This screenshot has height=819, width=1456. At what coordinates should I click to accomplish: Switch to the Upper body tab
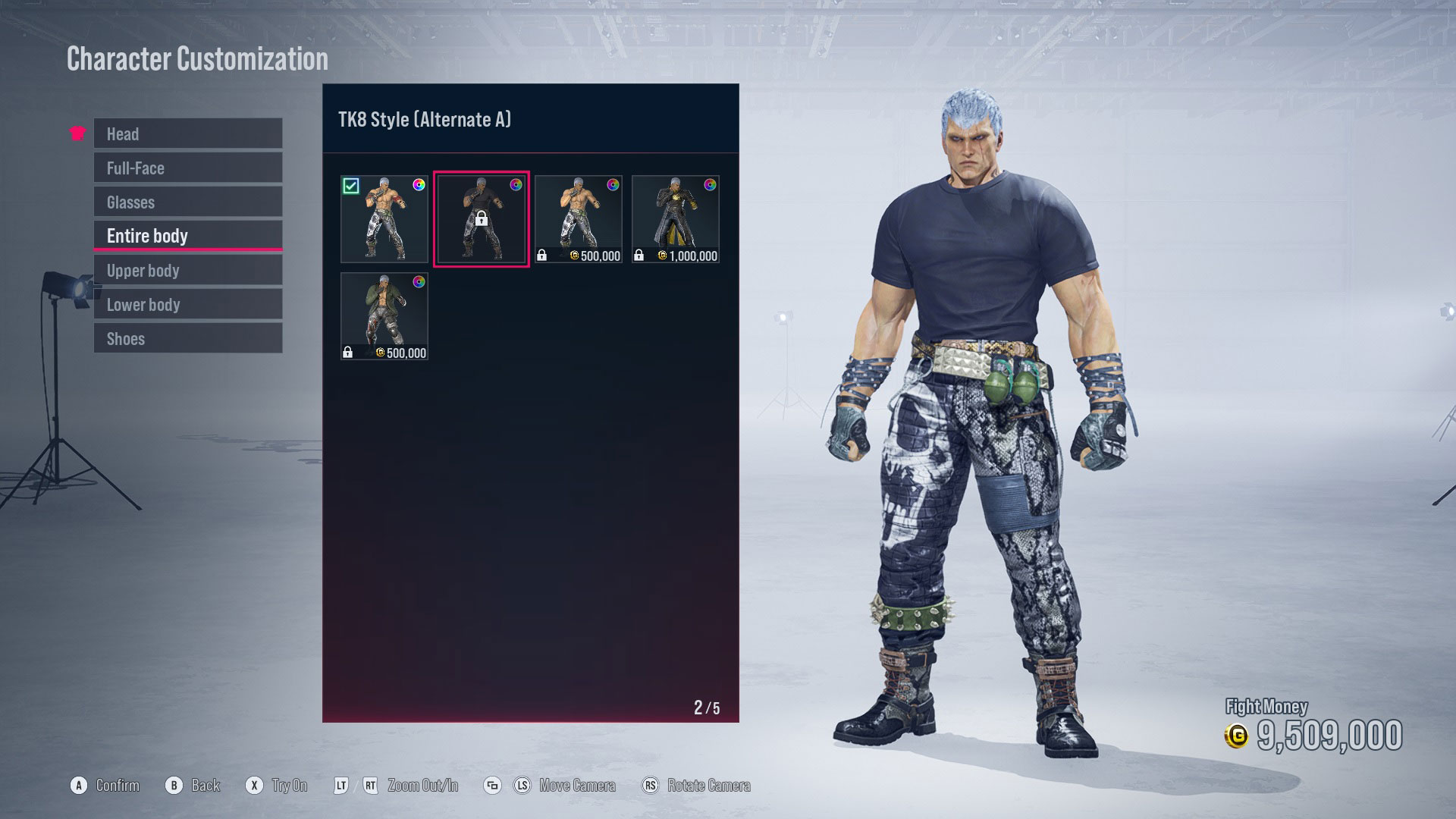[x=187, y=270]
